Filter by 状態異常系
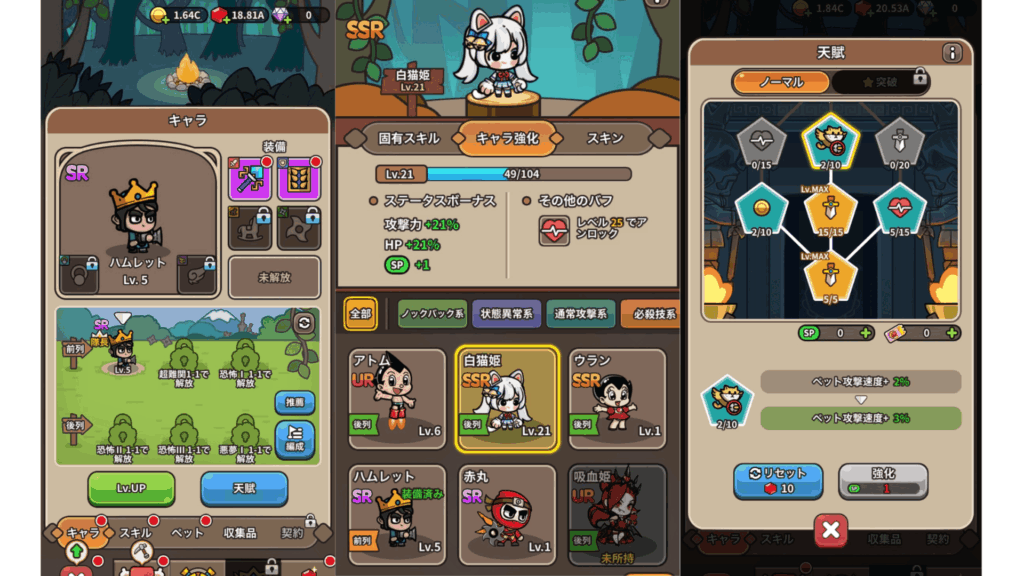The image size is (1024, 576). click(x=506, y=313)
